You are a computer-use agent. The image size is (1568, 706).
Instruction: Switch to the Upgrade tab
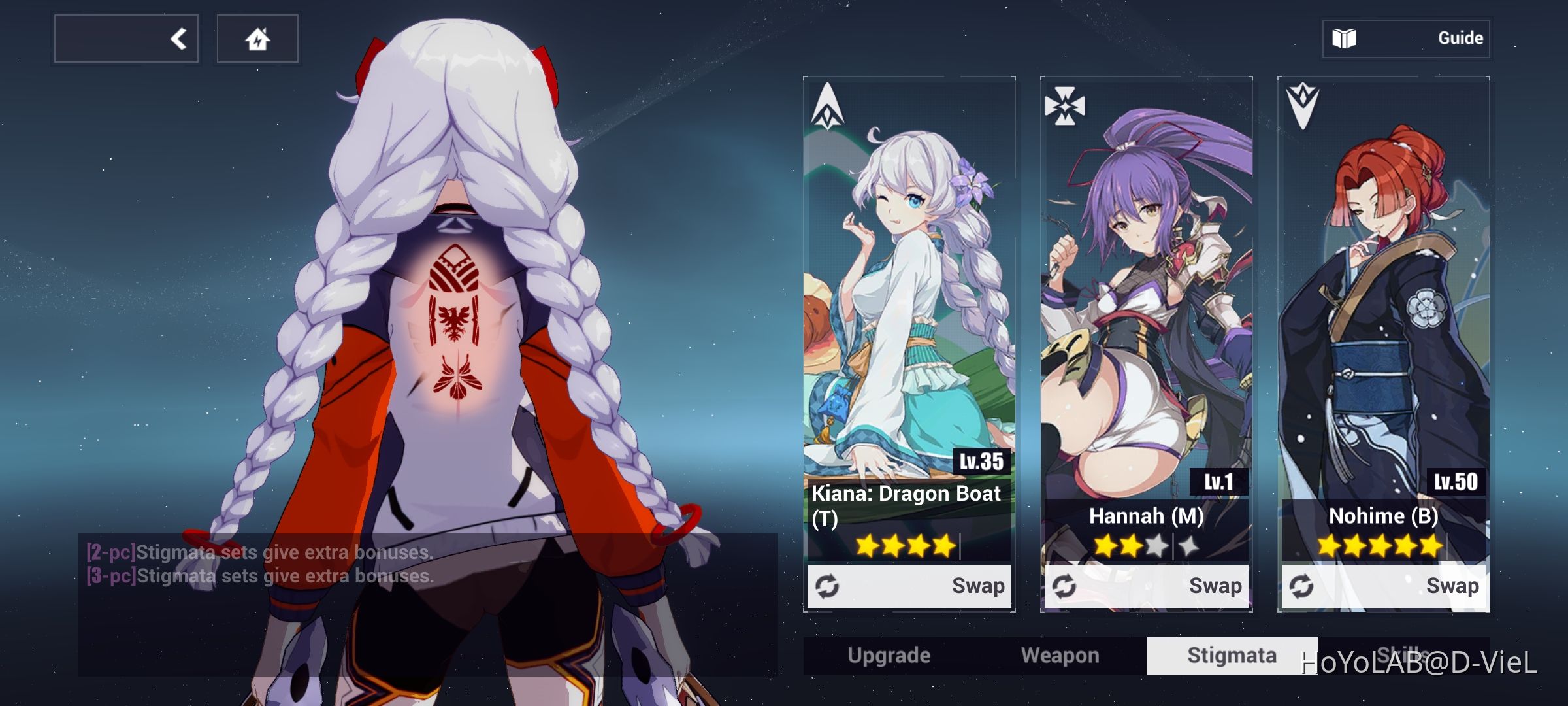(890, 654)
